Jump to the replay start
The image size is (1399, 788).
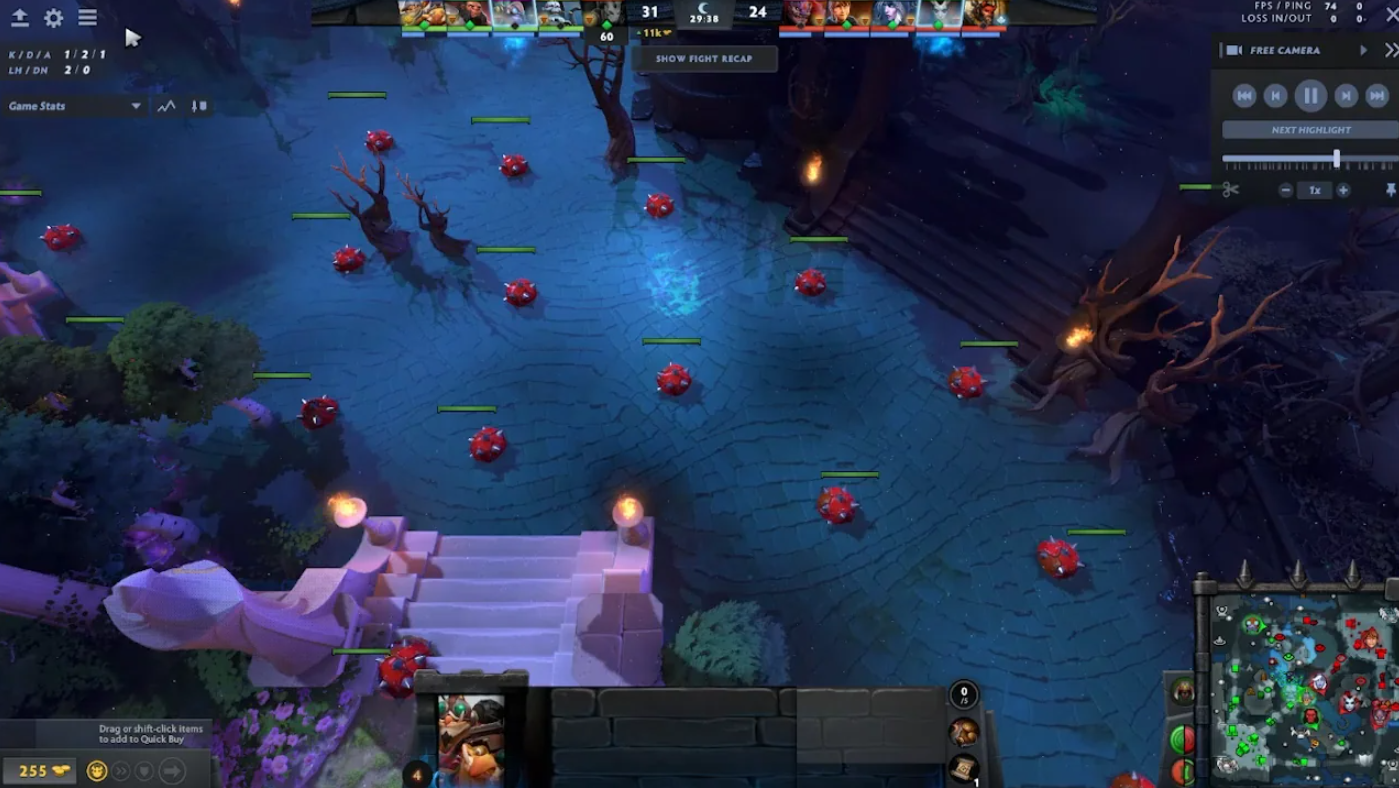(x=1244, y=96)
